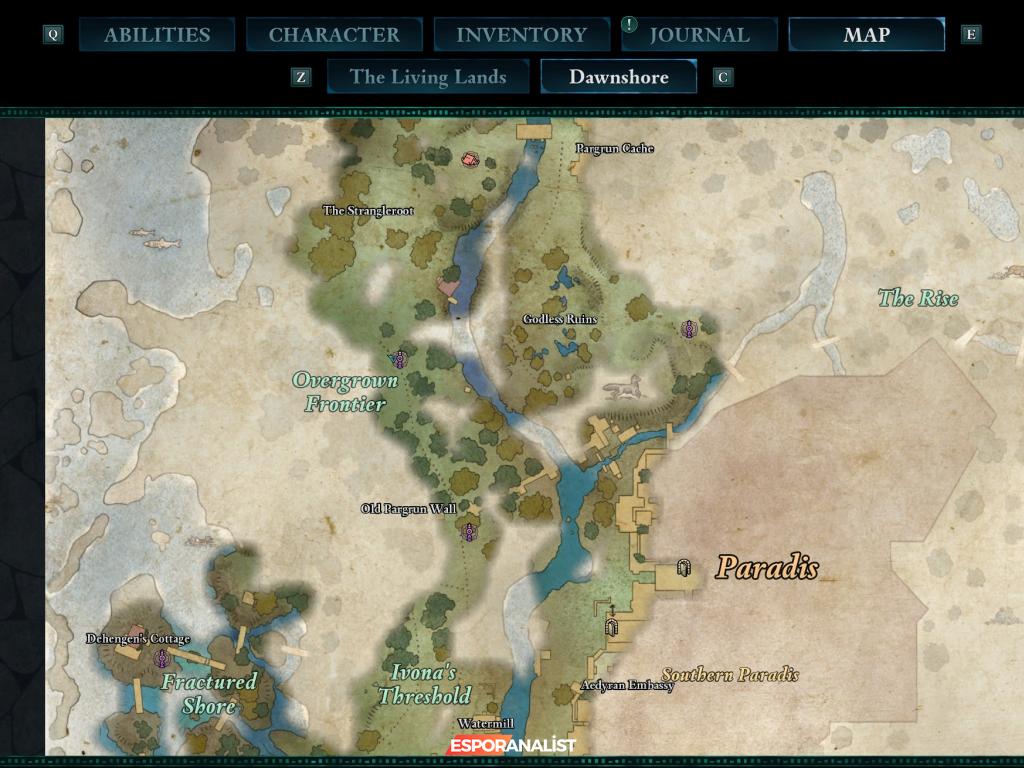Select the purple beacon east of Godless Ruins
1024x768 pixels.
tap(688, 328)
